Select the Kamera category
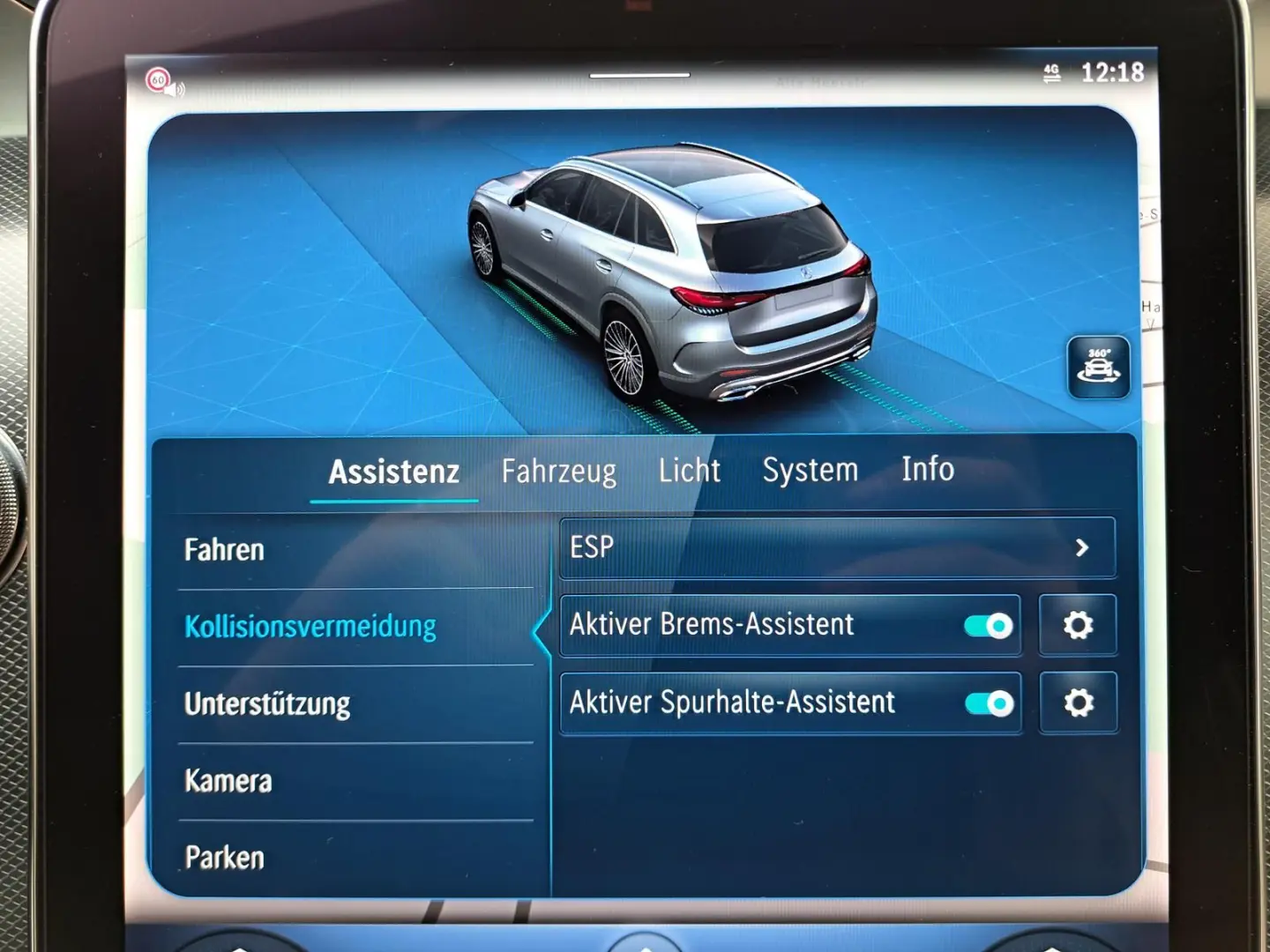The image size is (1270, 952). [228, 780]
